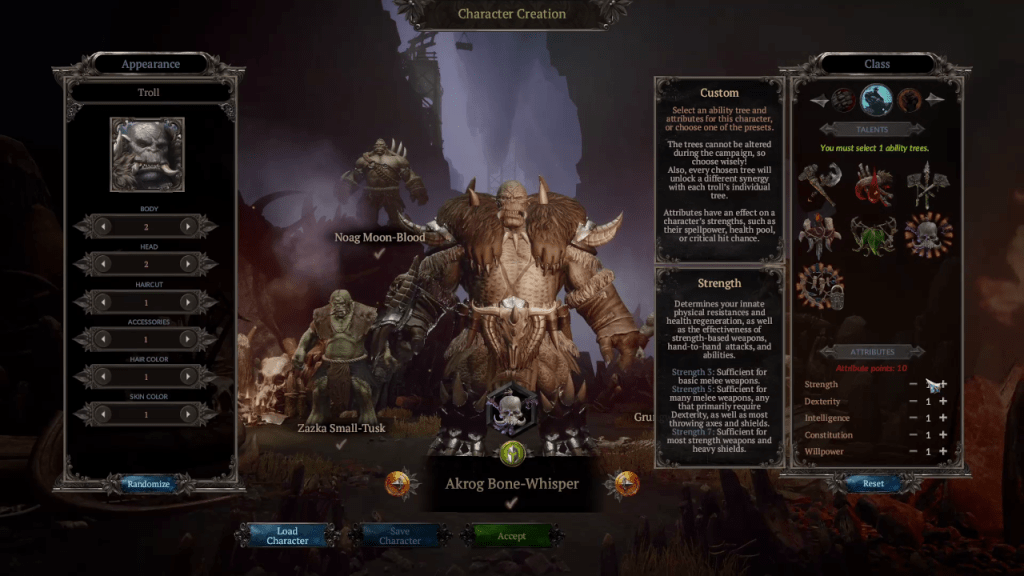Reset the class attribute points
This screenshot has width=1024, height=576.
(x=873, y=484)
